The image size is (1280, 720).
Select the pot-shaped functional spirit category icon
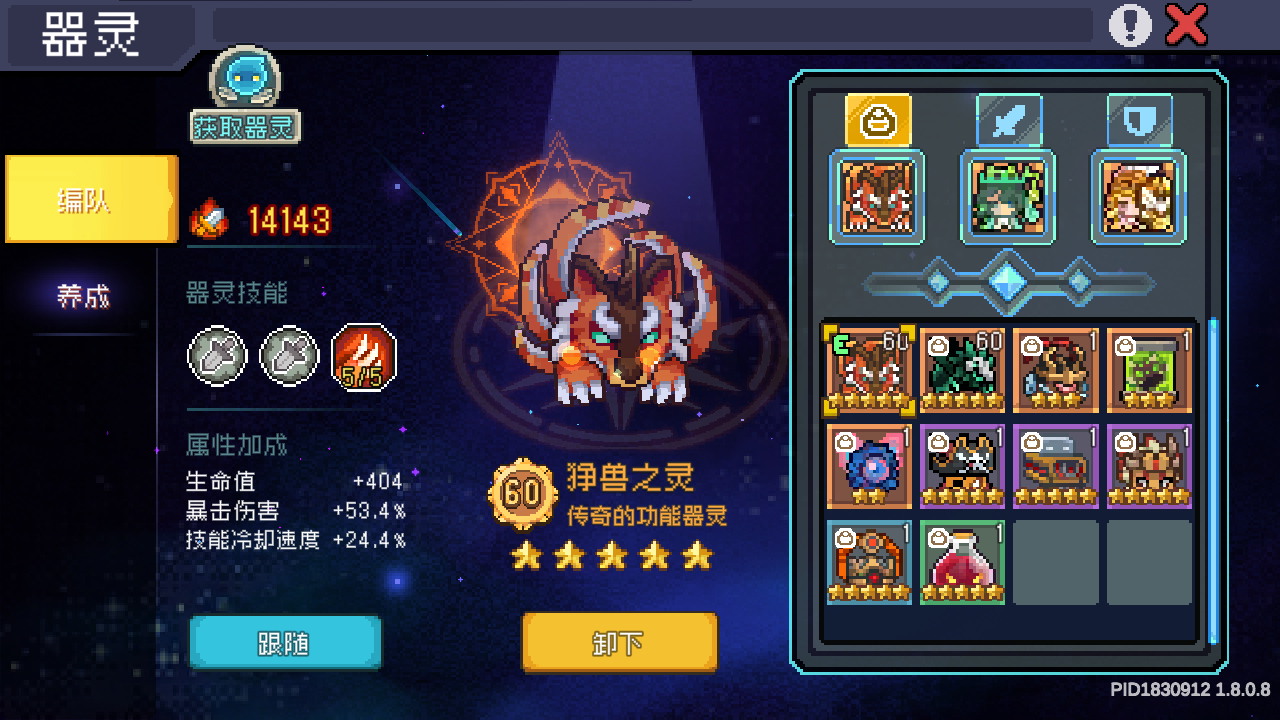(877, 118)
